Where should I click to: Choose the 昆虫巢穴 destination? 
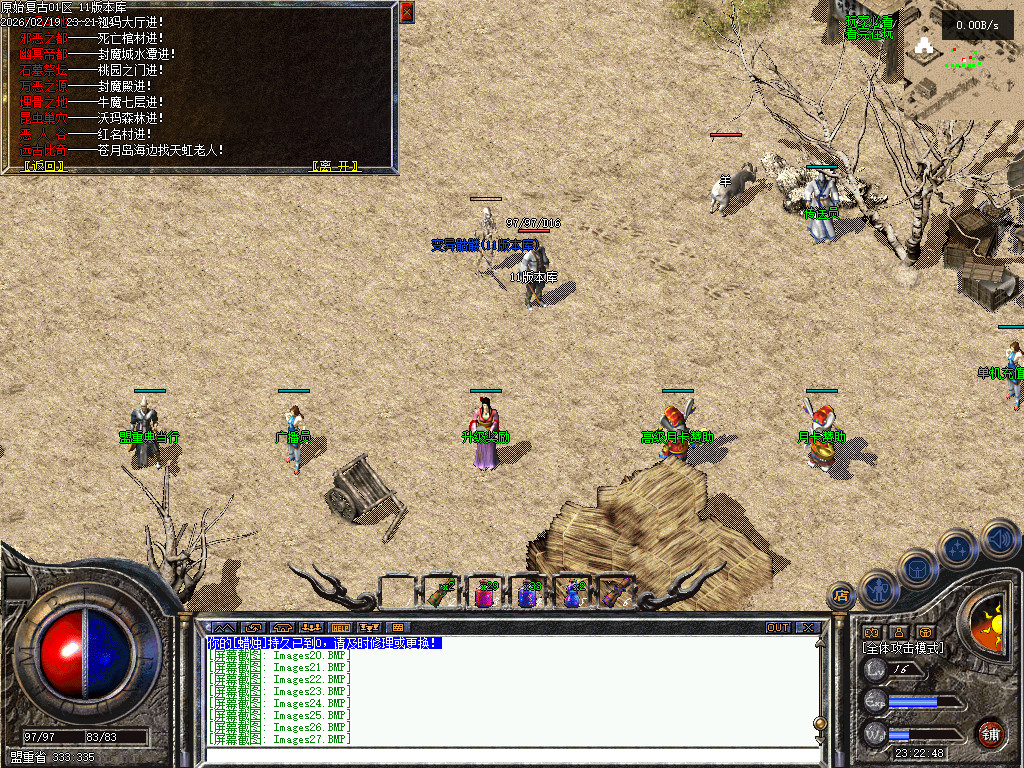[45, 118]
